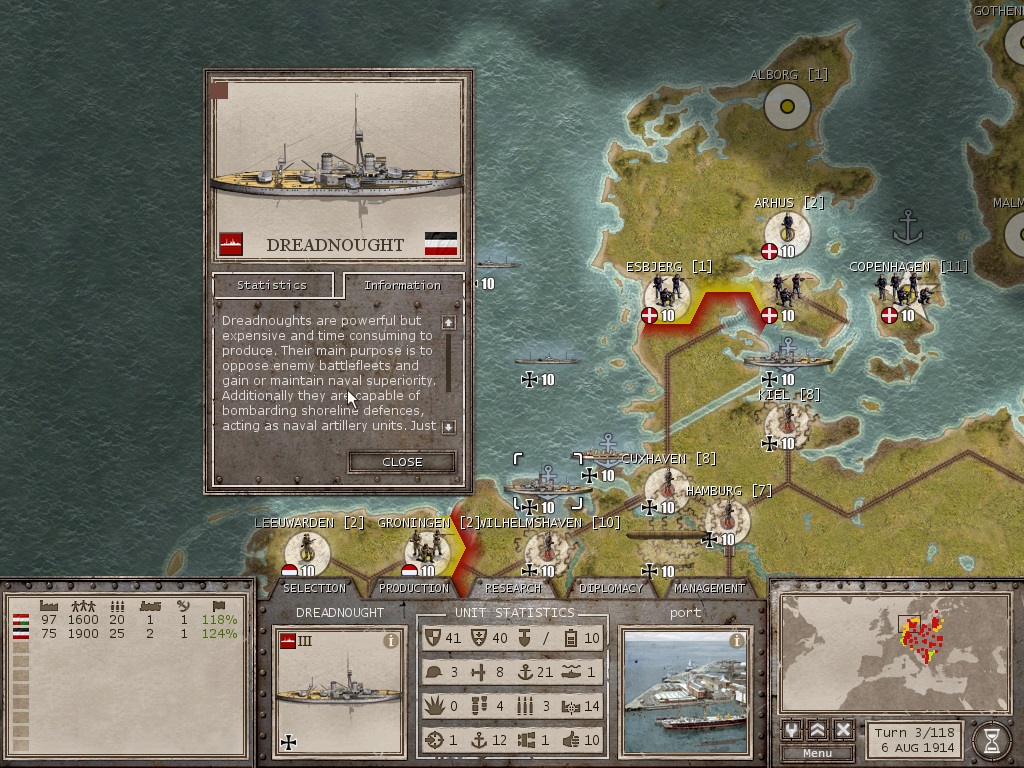End turn with the hourglass button

[x=991, y=740]
